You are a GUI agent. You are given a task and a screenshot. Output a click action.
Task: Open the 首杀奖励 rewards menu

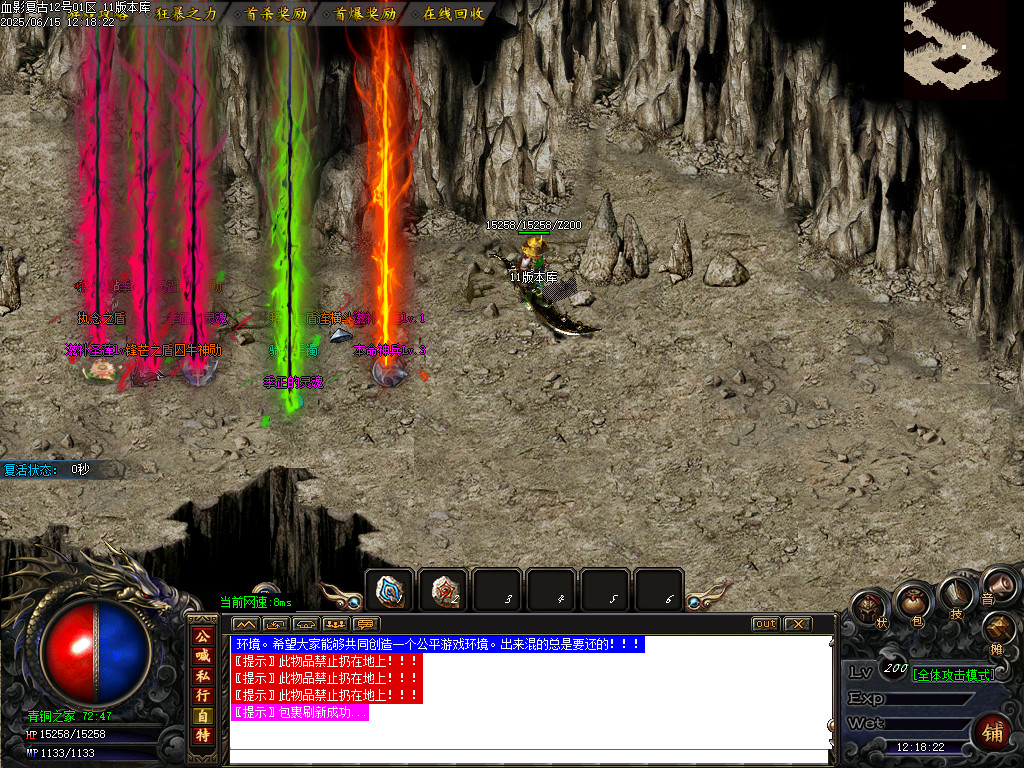(x=277, y=14)
